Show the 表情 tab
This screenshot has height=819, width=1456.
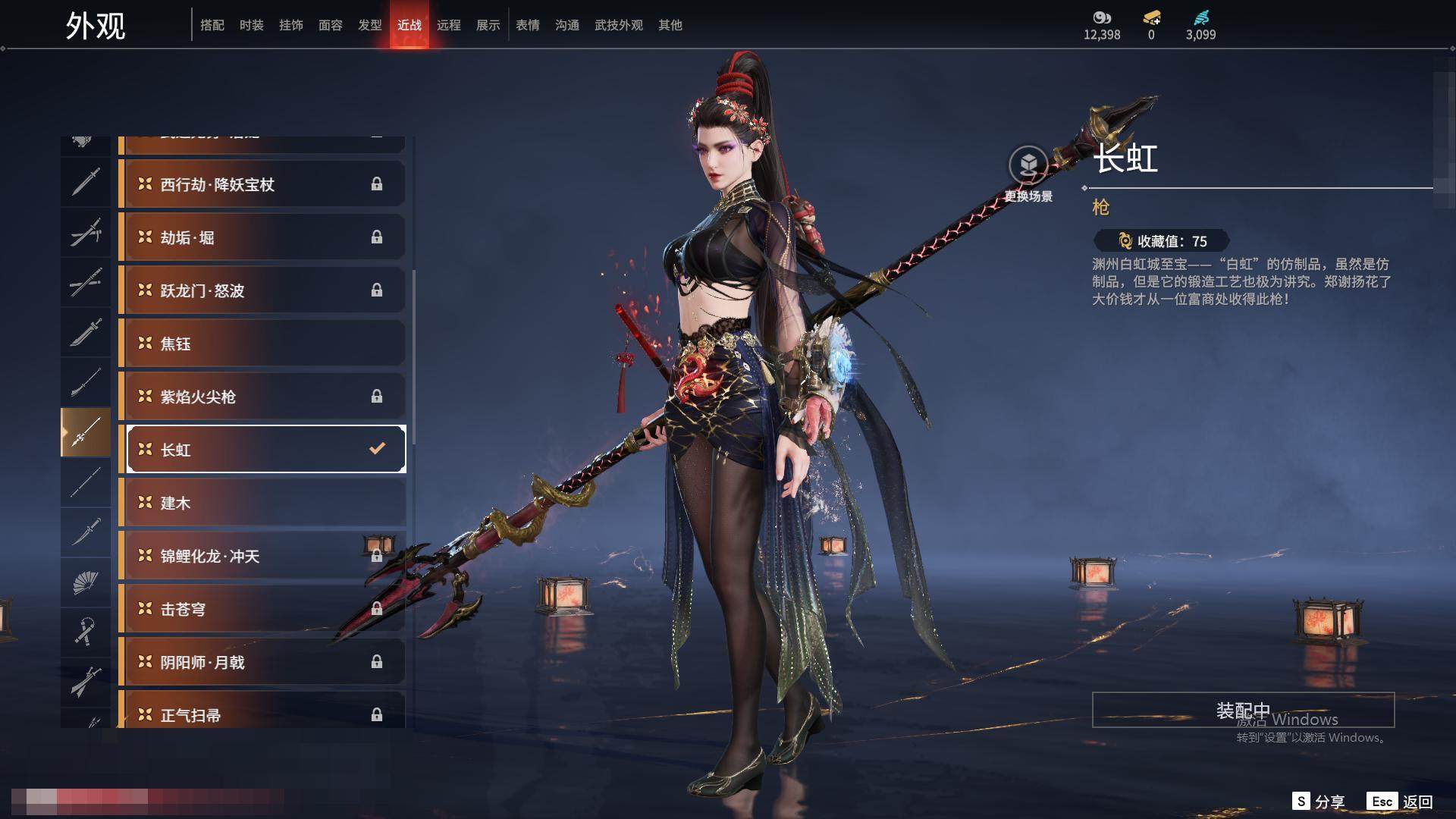[527, 25]
